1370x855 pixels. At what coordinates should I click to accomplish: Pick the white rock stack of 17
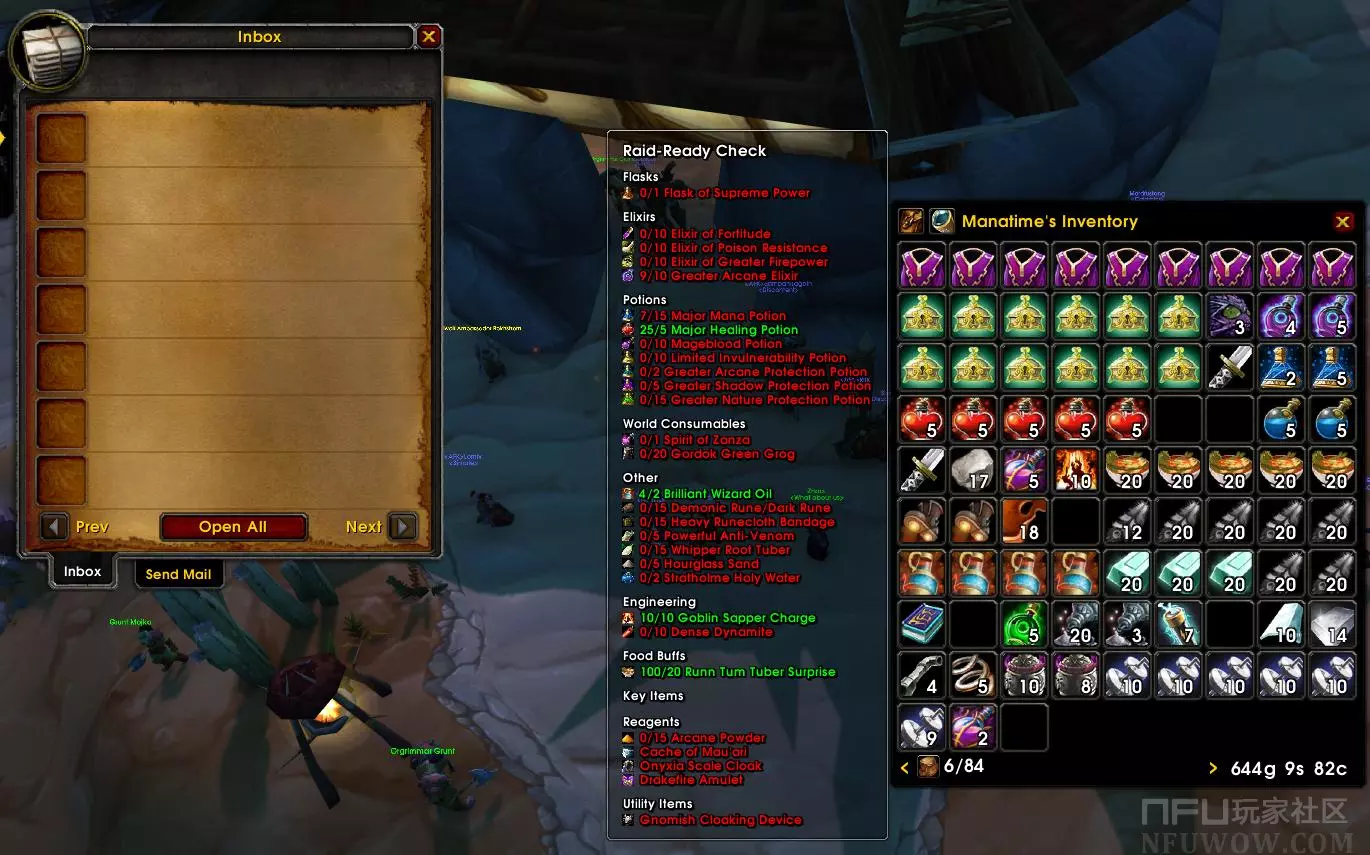[973, 470]
